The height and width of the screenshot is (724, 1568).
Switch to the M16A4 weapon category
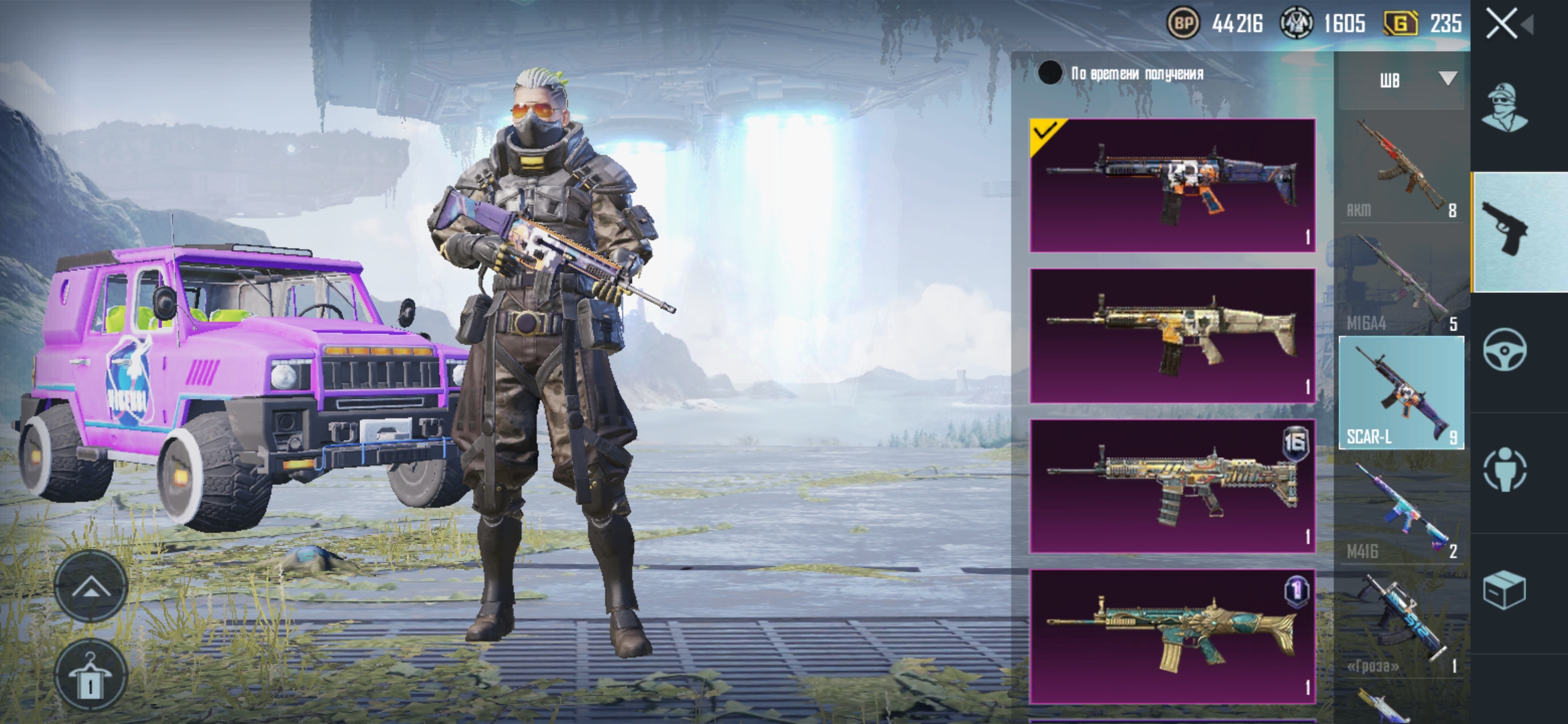1401,282
